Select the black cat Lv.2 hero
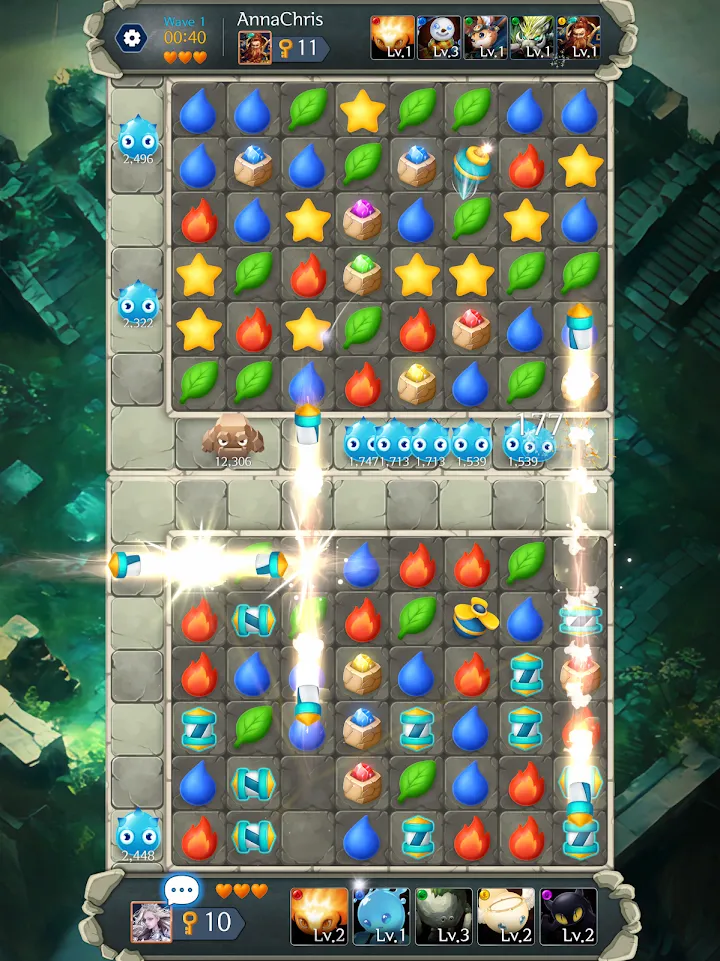The height and width of the screenshot is (961, 720). pyautogui.click(x=568, y=916)
